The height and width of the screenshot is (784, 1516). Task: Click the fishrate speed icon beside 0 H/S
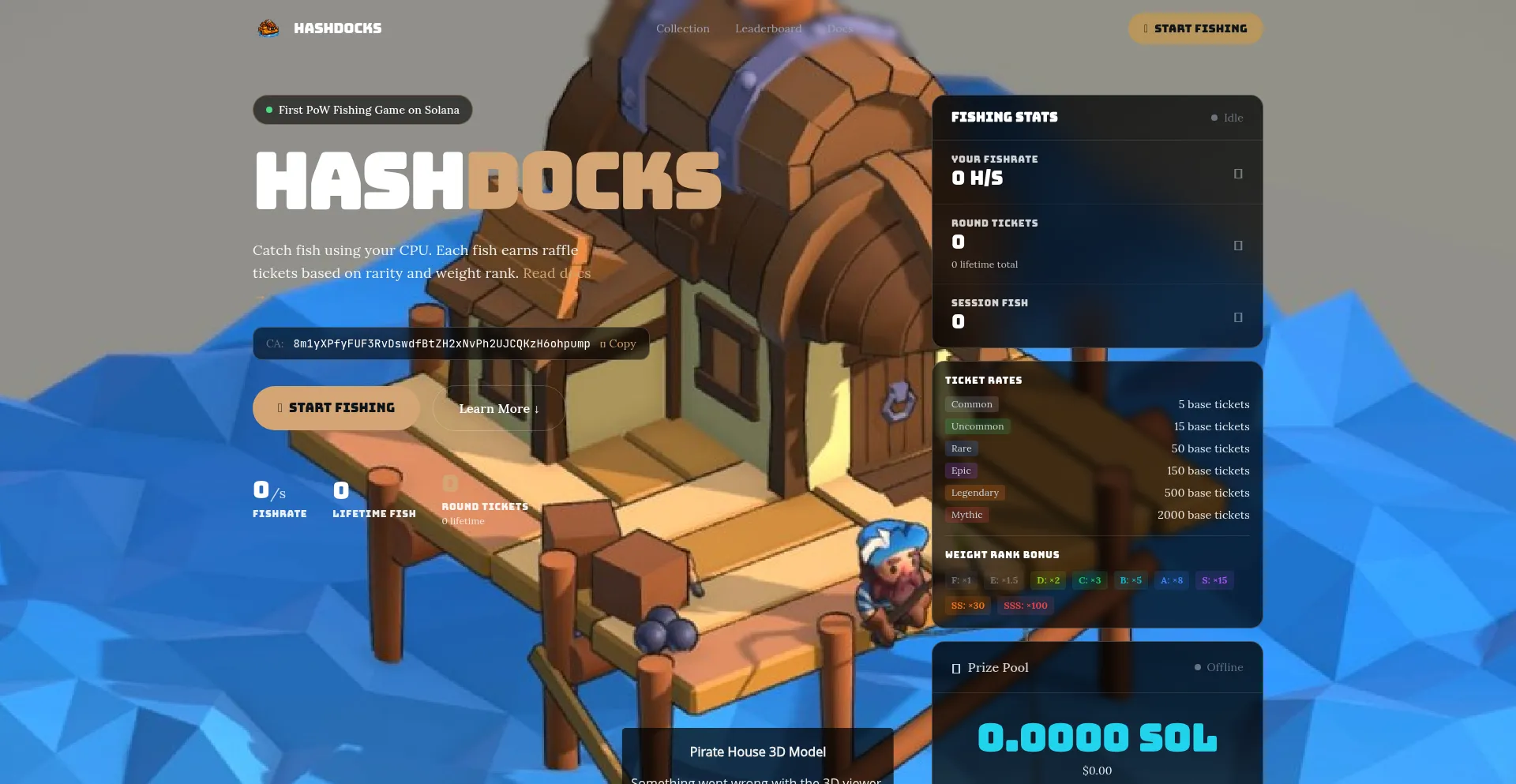pyautogui.click(x=1239, y=173)
